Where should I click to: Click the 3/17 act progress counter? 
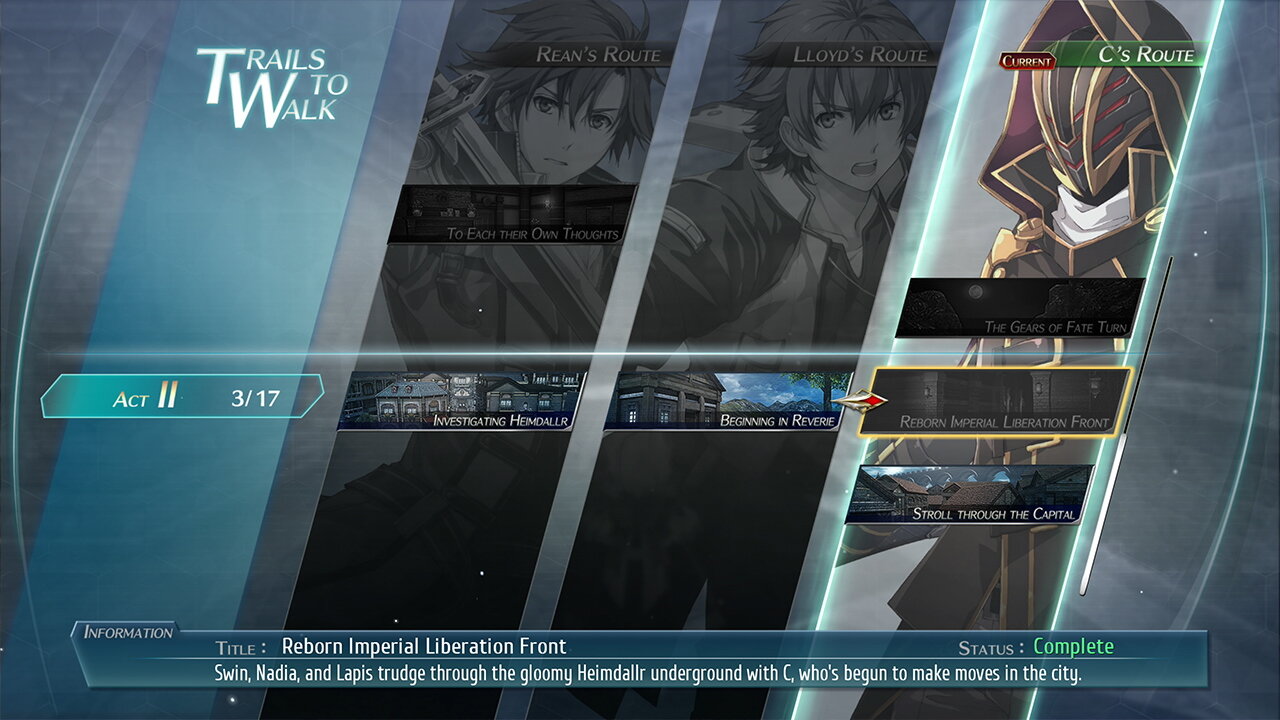[x=257, y=395]
